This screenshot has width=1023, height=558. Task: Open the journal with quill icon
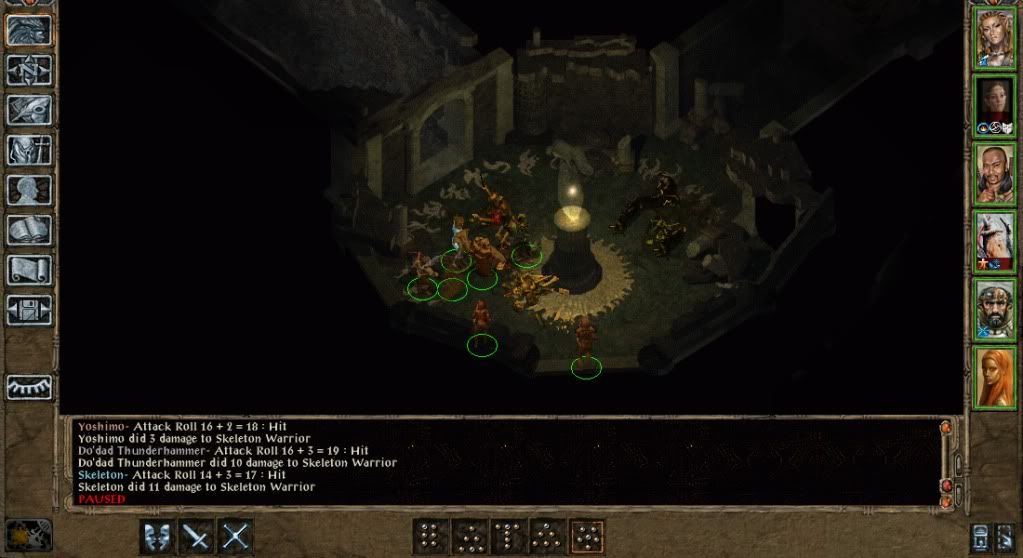[28, 110]
